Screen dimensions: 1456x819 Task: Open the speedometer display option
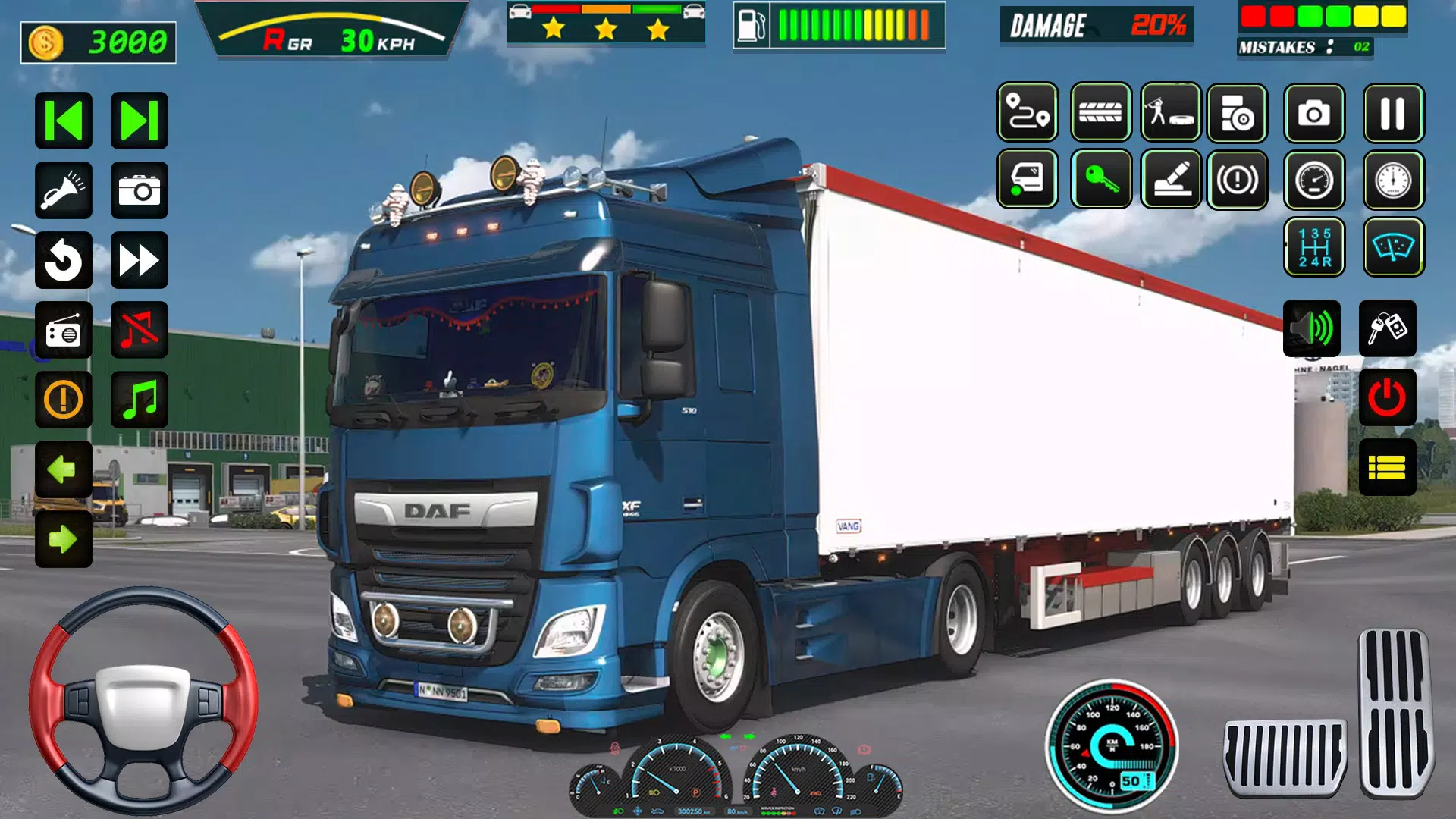(x=1315, y=180)
